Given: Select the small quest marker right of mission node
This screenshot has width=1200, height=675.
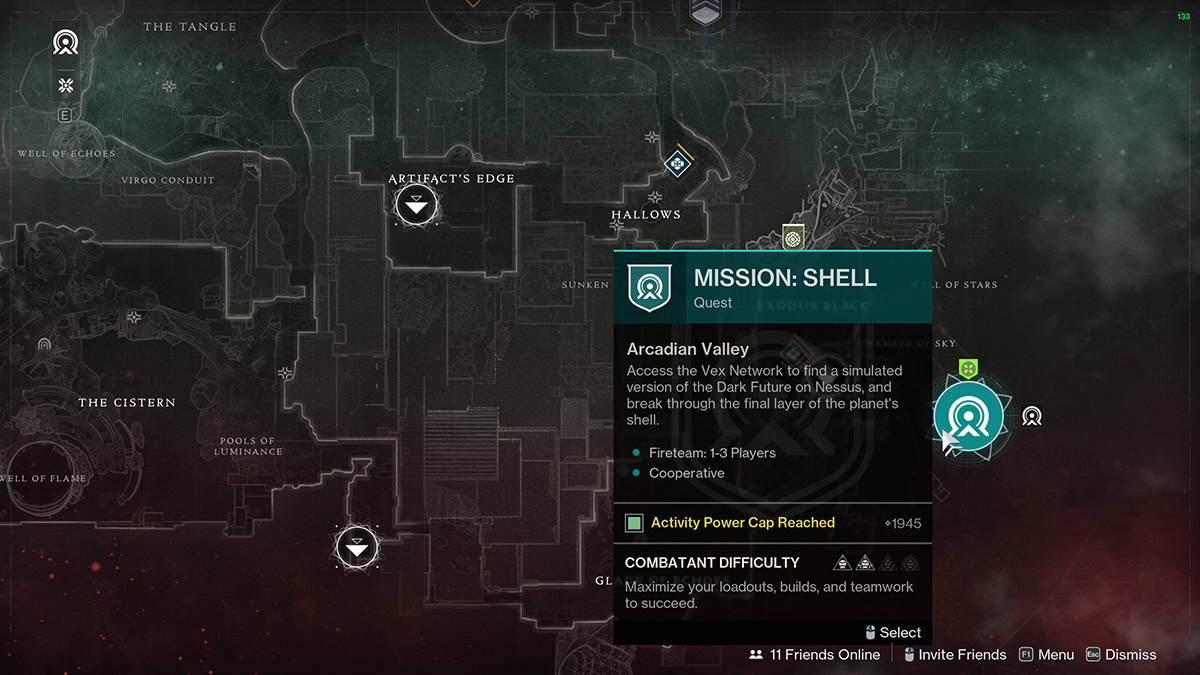Looking at the screenshot, I should point(1032,416).
